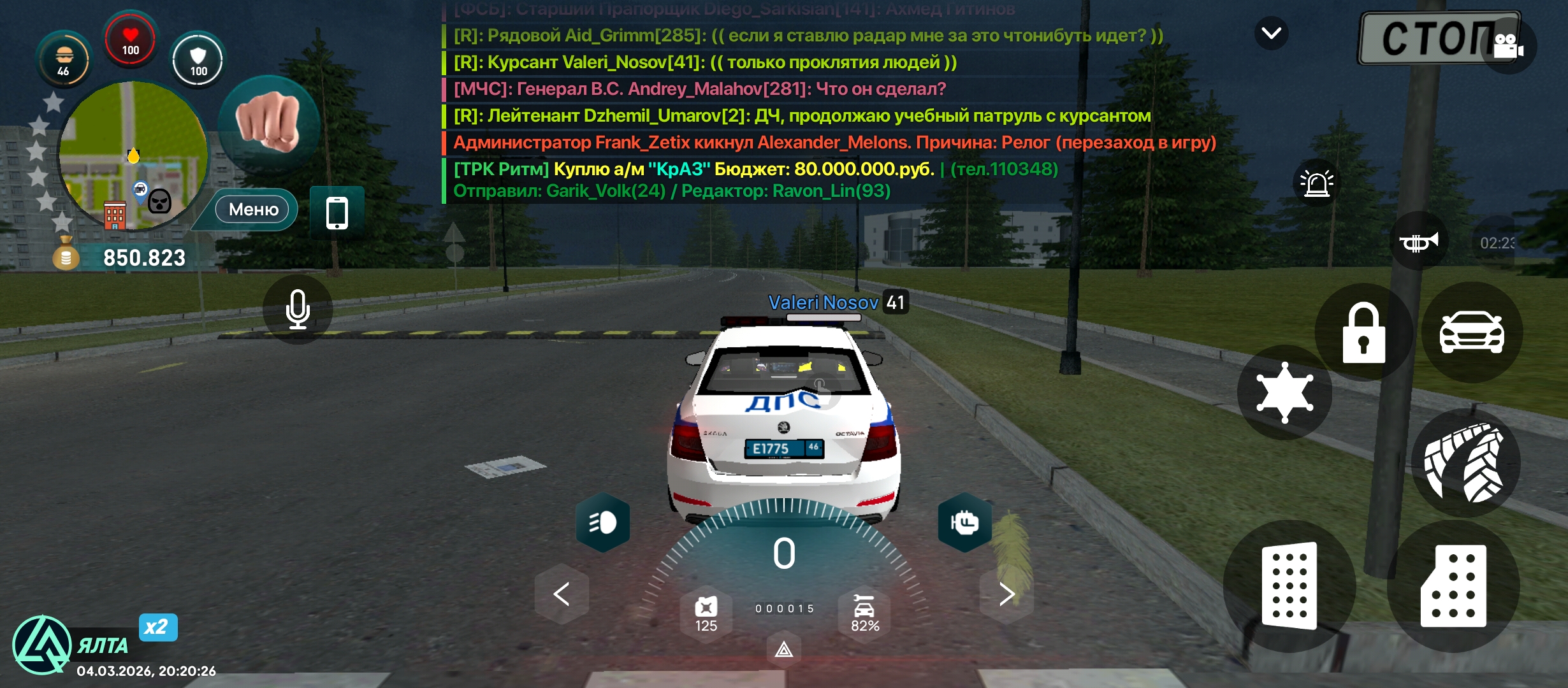The height and width of the screenshot is (688, 1568).
Task: Tap the video camera icon
Action: 1508,46
